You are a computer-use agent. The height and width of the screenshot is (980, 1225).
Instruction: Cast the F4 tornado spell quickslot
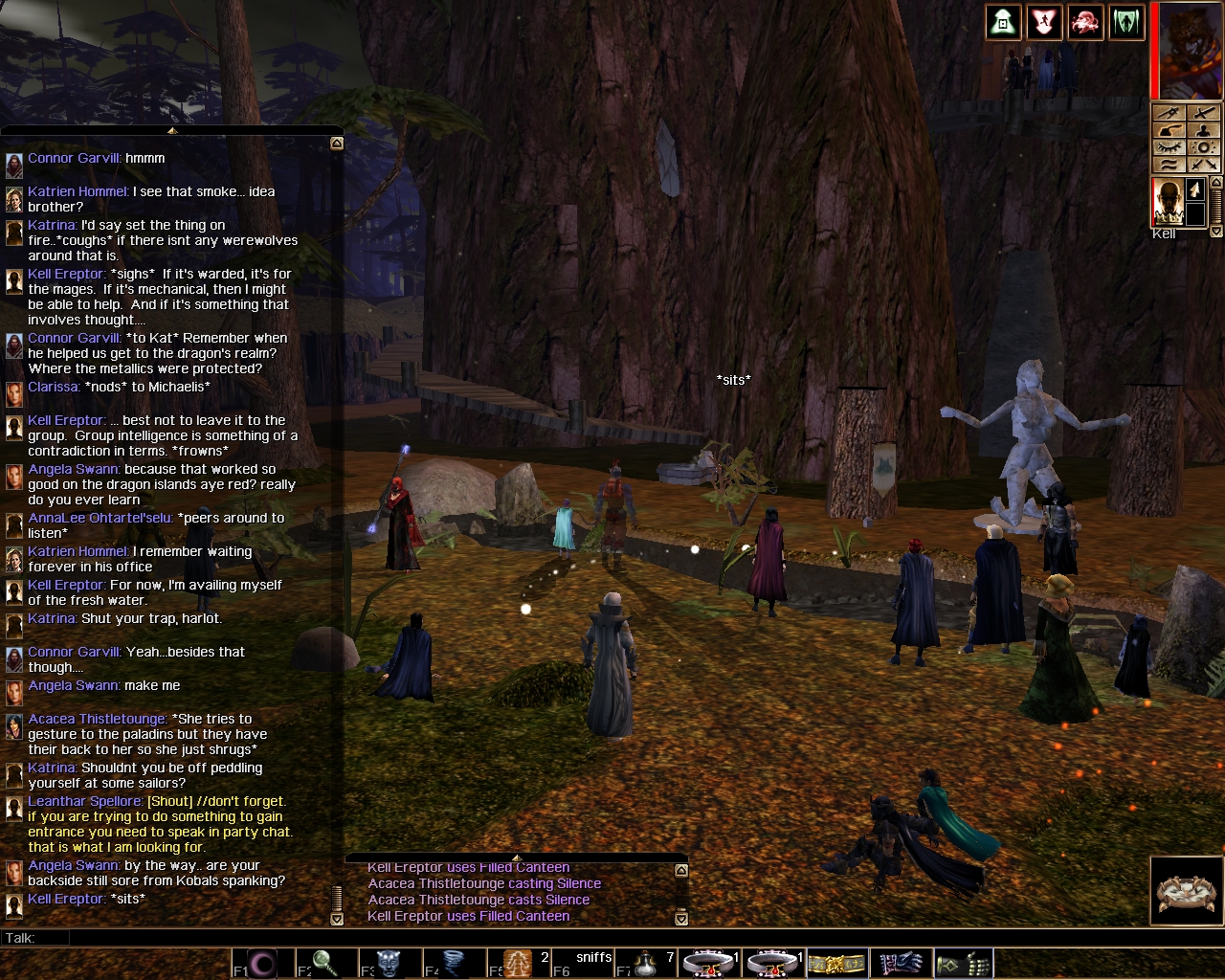[x=454, y=963]
